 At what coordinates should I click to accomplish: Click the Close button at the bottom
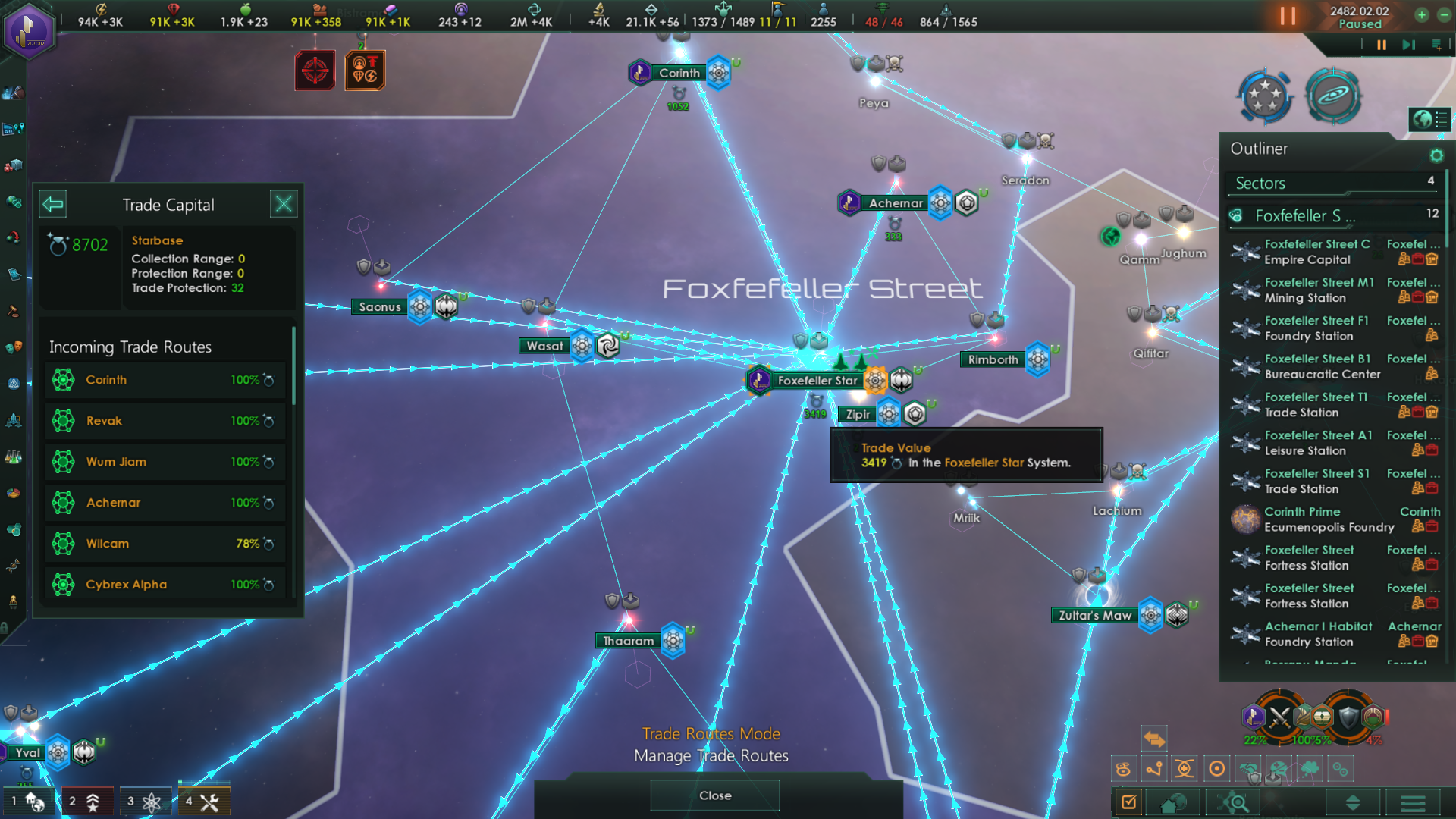(x=714, y=795)
